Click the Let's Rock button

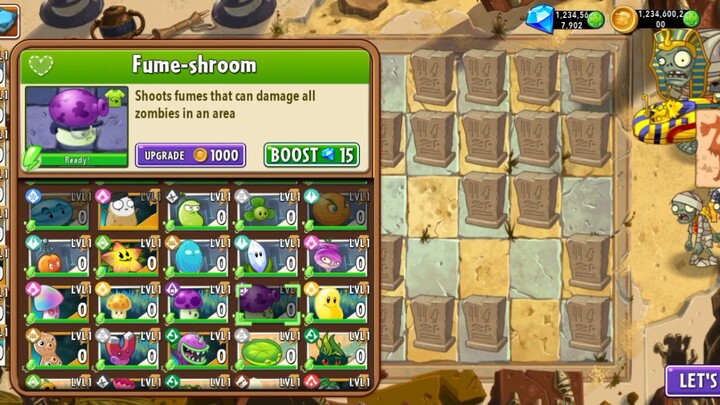[x=696, y=382]
